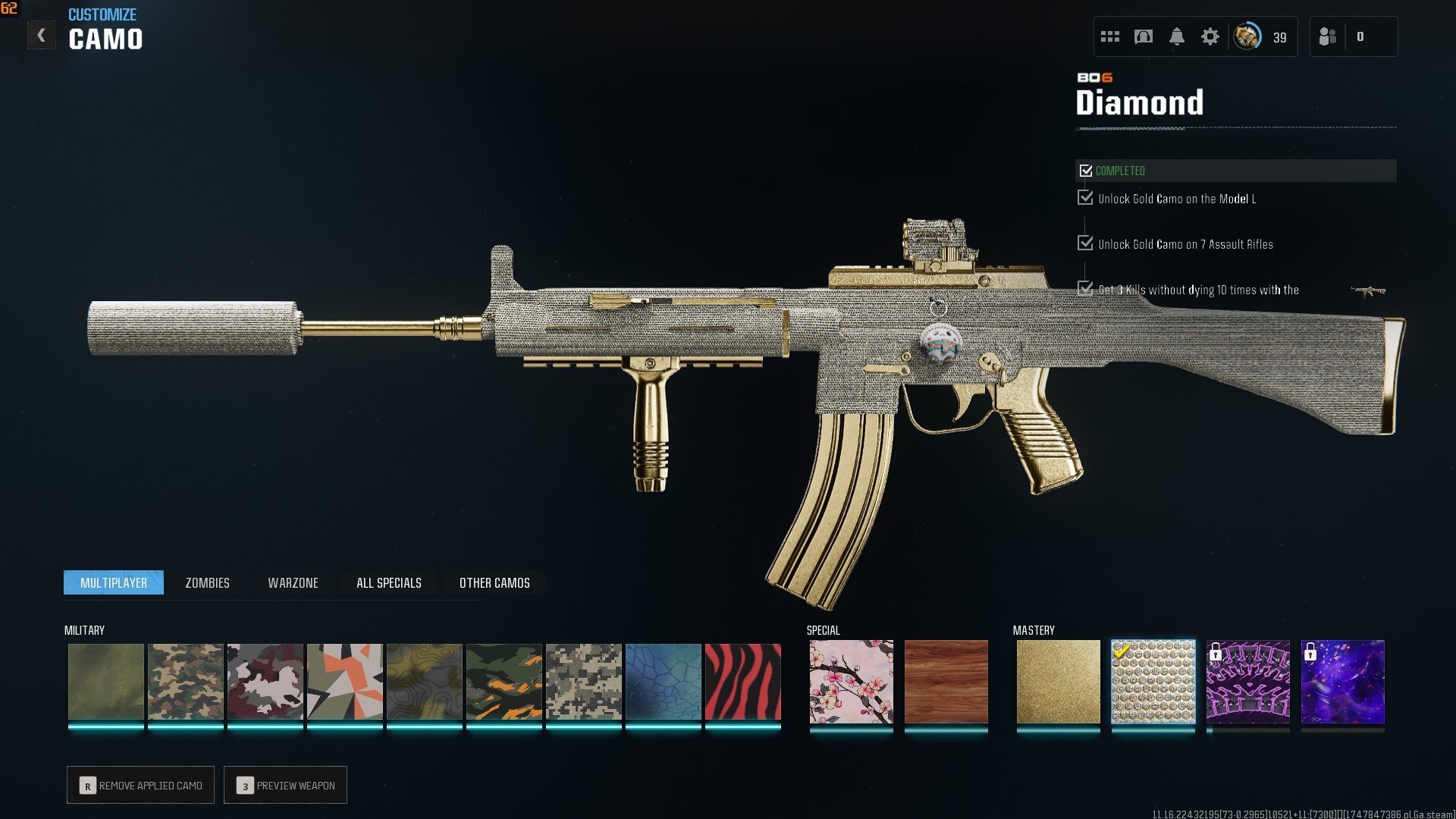Show the All Specials tab

tap(388, 582)
